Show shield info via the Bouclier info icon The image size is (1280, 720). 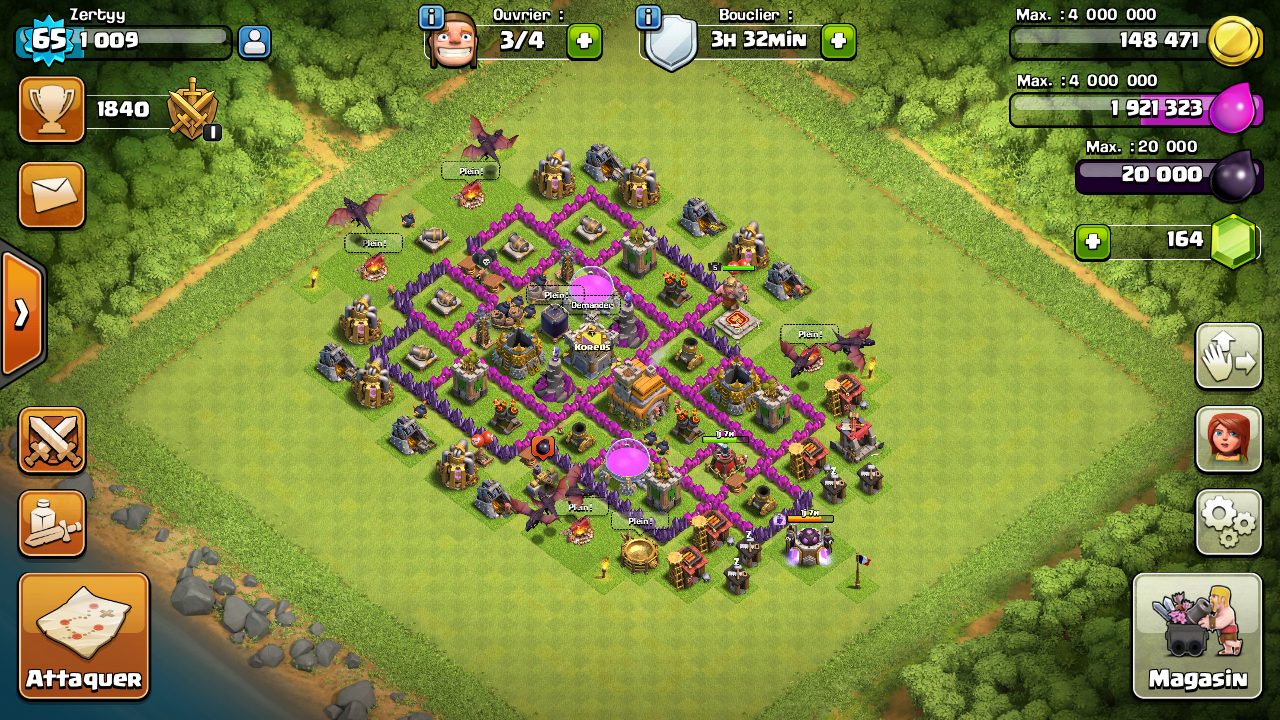648,17
